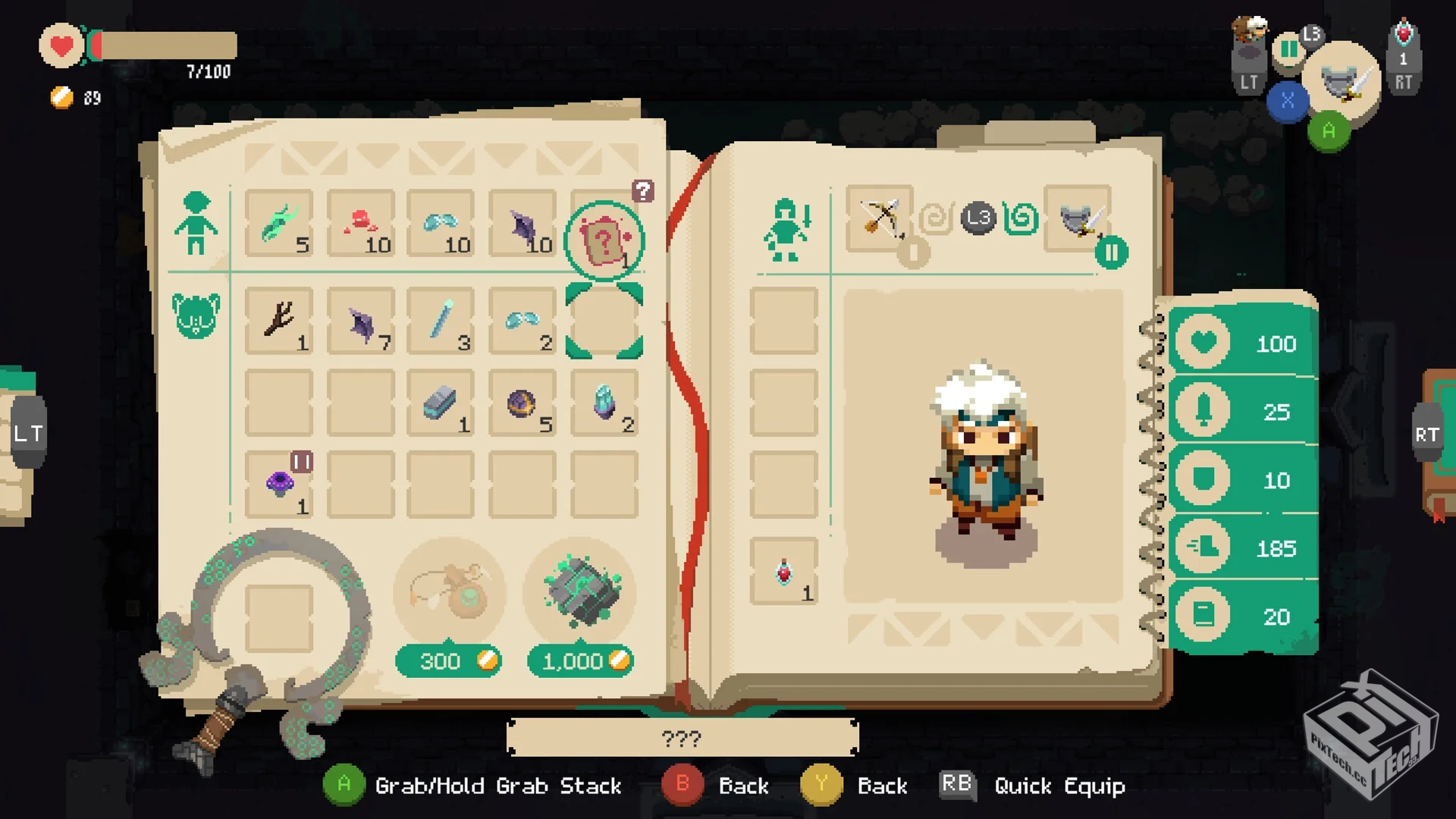Select the dark crystal shard stack of 10
1456x819 pixels.
522,224
